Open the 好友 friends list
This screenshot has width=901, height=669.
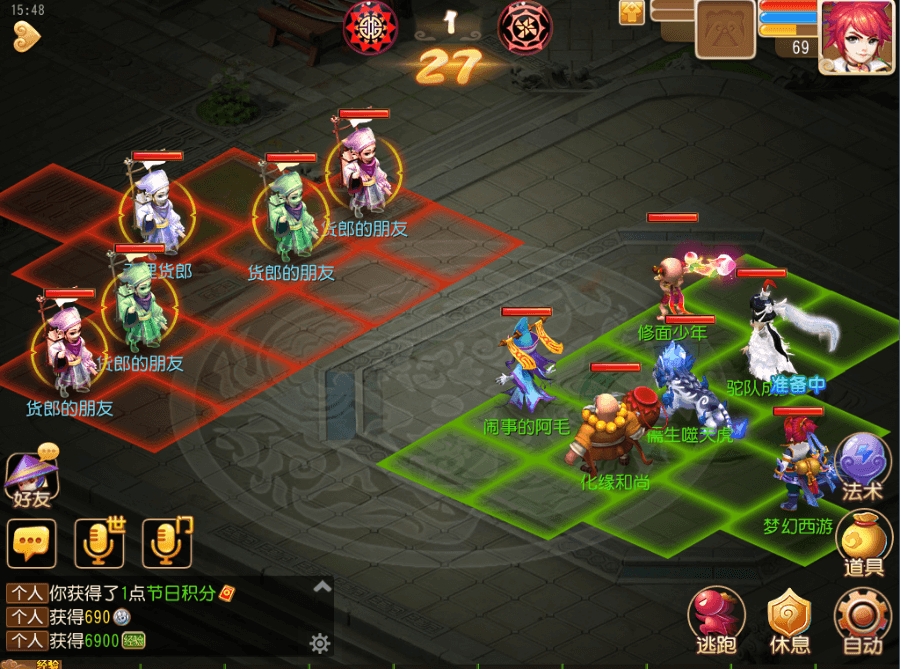click(x=31, y=478)
